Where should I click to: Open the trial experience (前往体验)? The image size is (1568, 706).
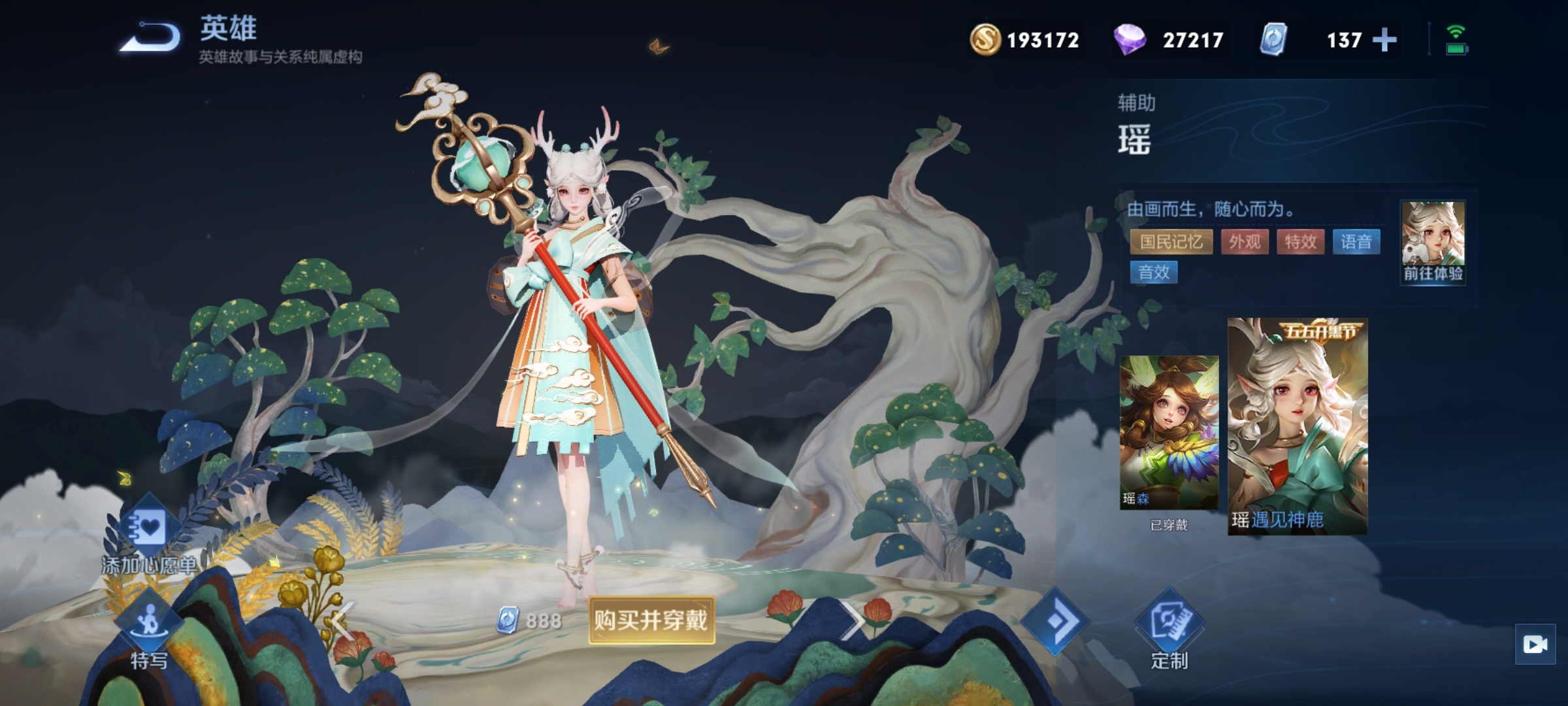(1433, 242)
